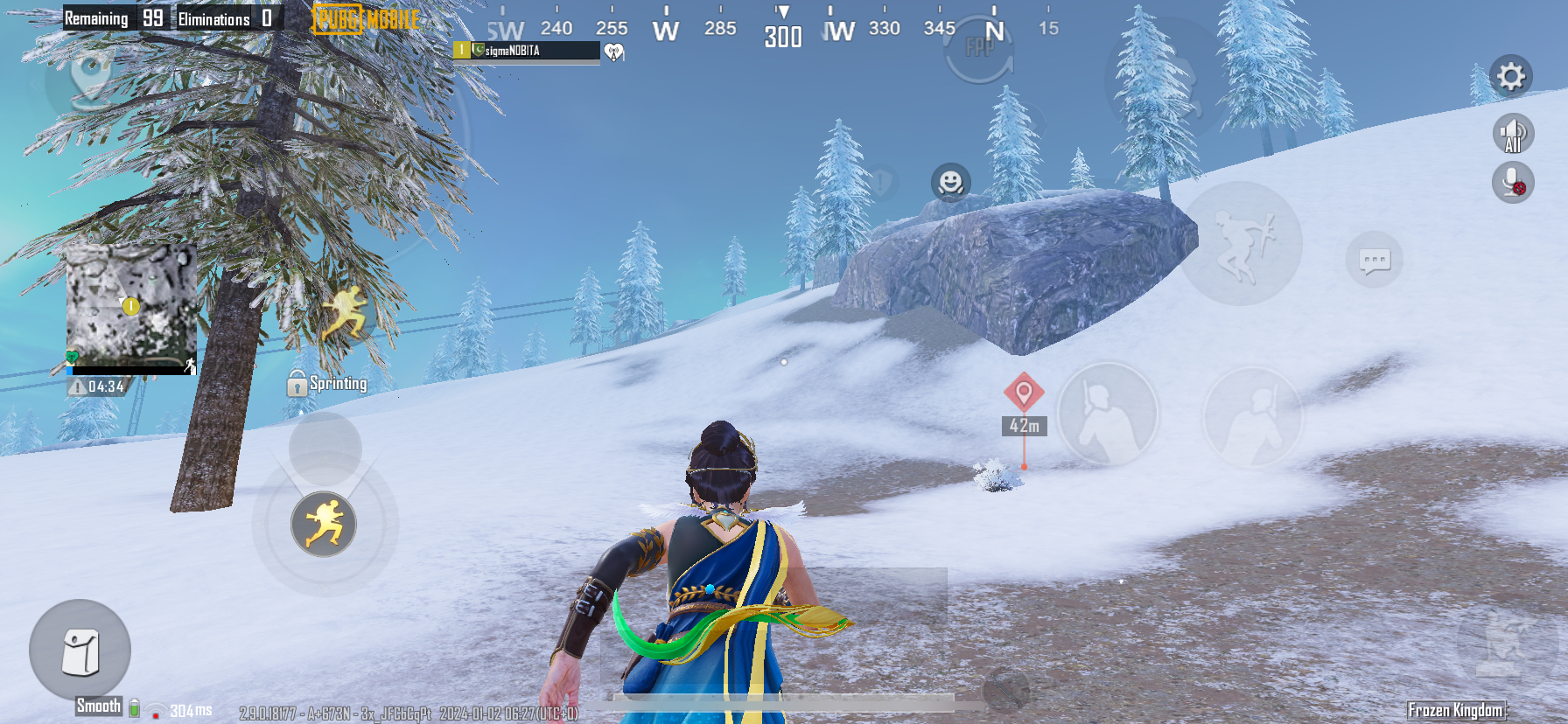Toggle the Sprinting lock
Screen dimensions: 1568x724
point(297,384)
